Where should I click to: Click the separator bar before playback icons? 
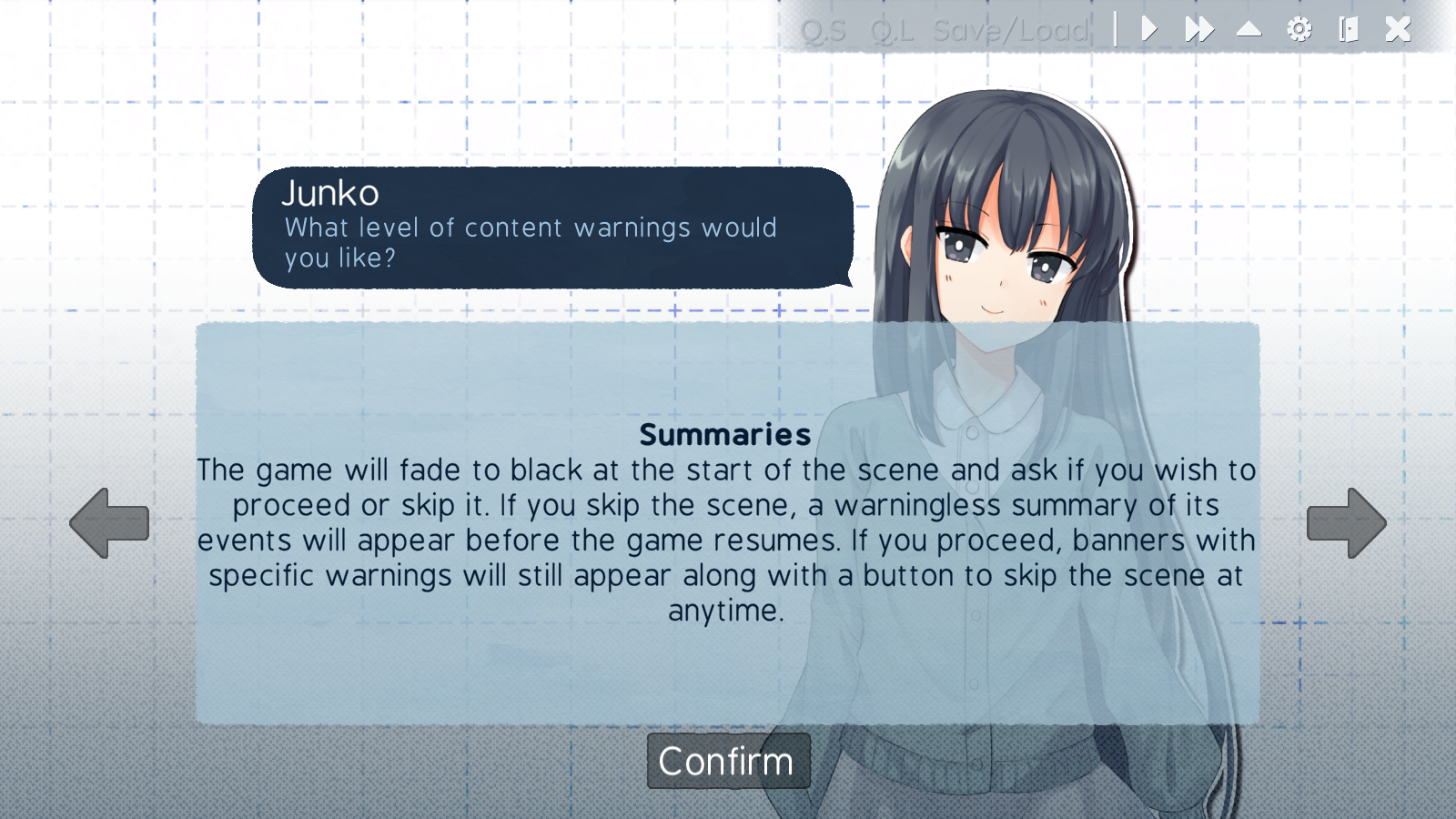point(1115,29)
